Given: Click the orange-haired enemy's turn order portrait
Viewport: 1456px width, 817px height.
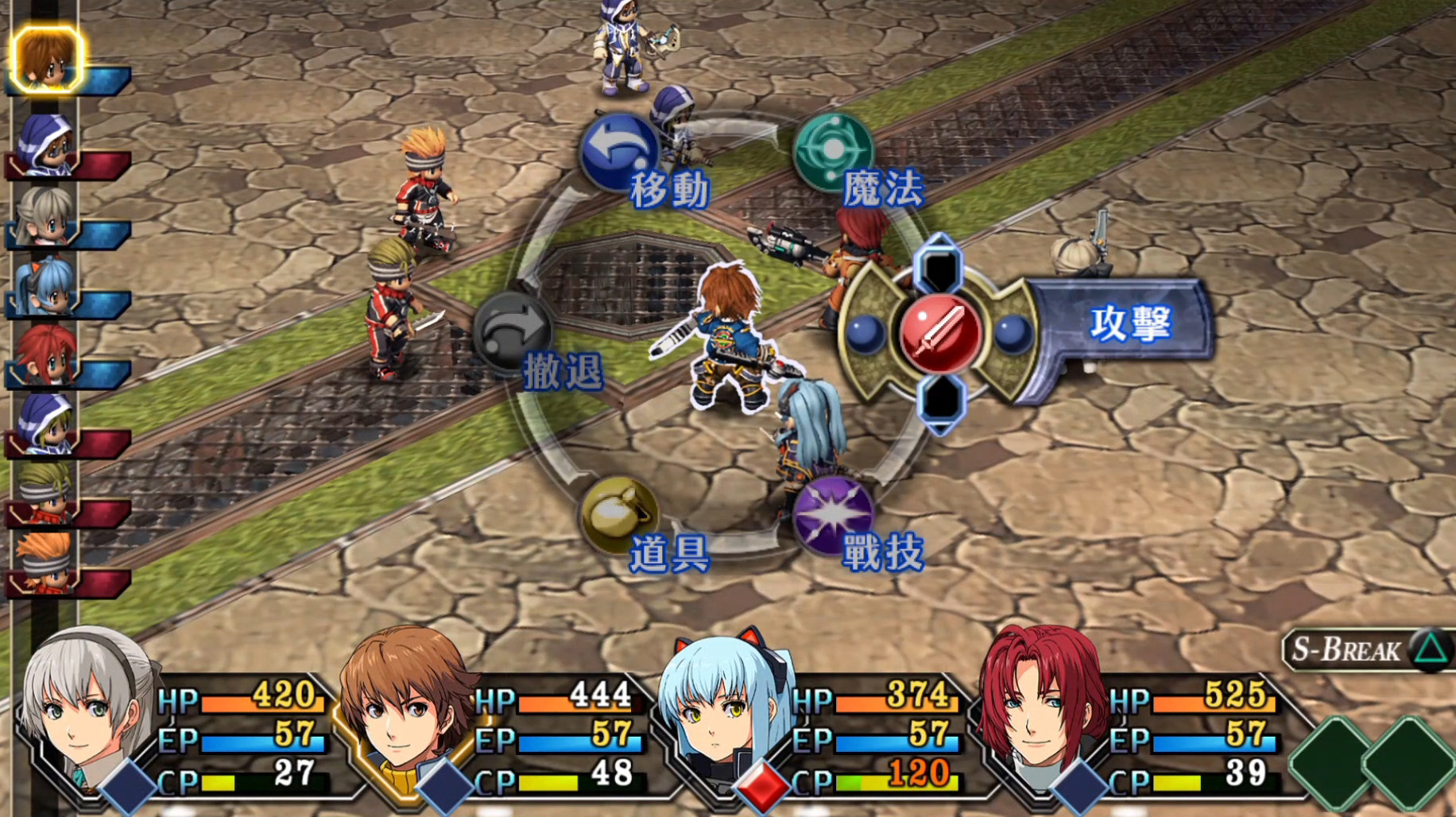Looking at the screenshot, I should click(45, 563).
